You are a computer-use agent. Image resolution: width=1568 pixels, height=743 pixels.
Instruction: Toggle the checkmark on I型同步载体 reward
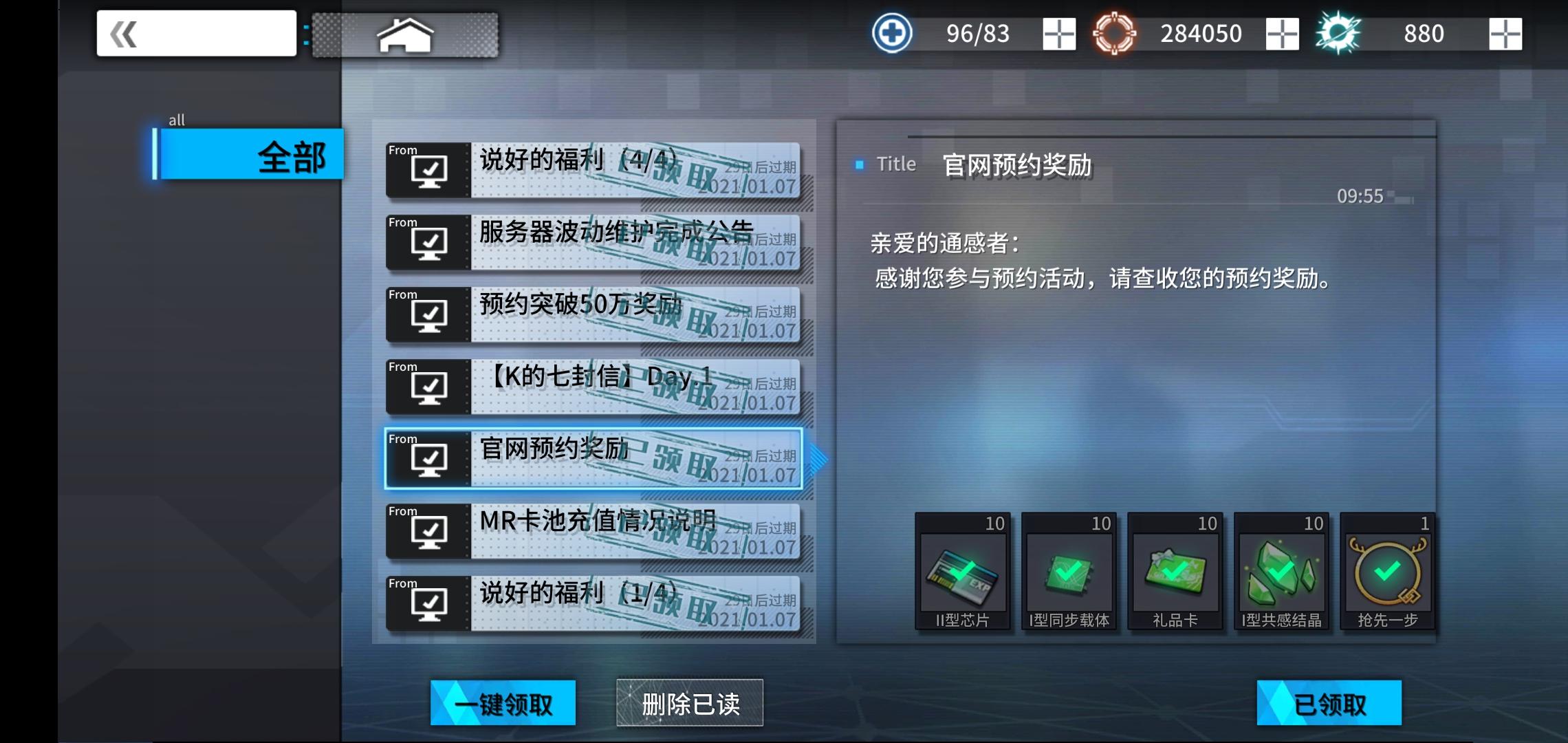[1069, 570]
